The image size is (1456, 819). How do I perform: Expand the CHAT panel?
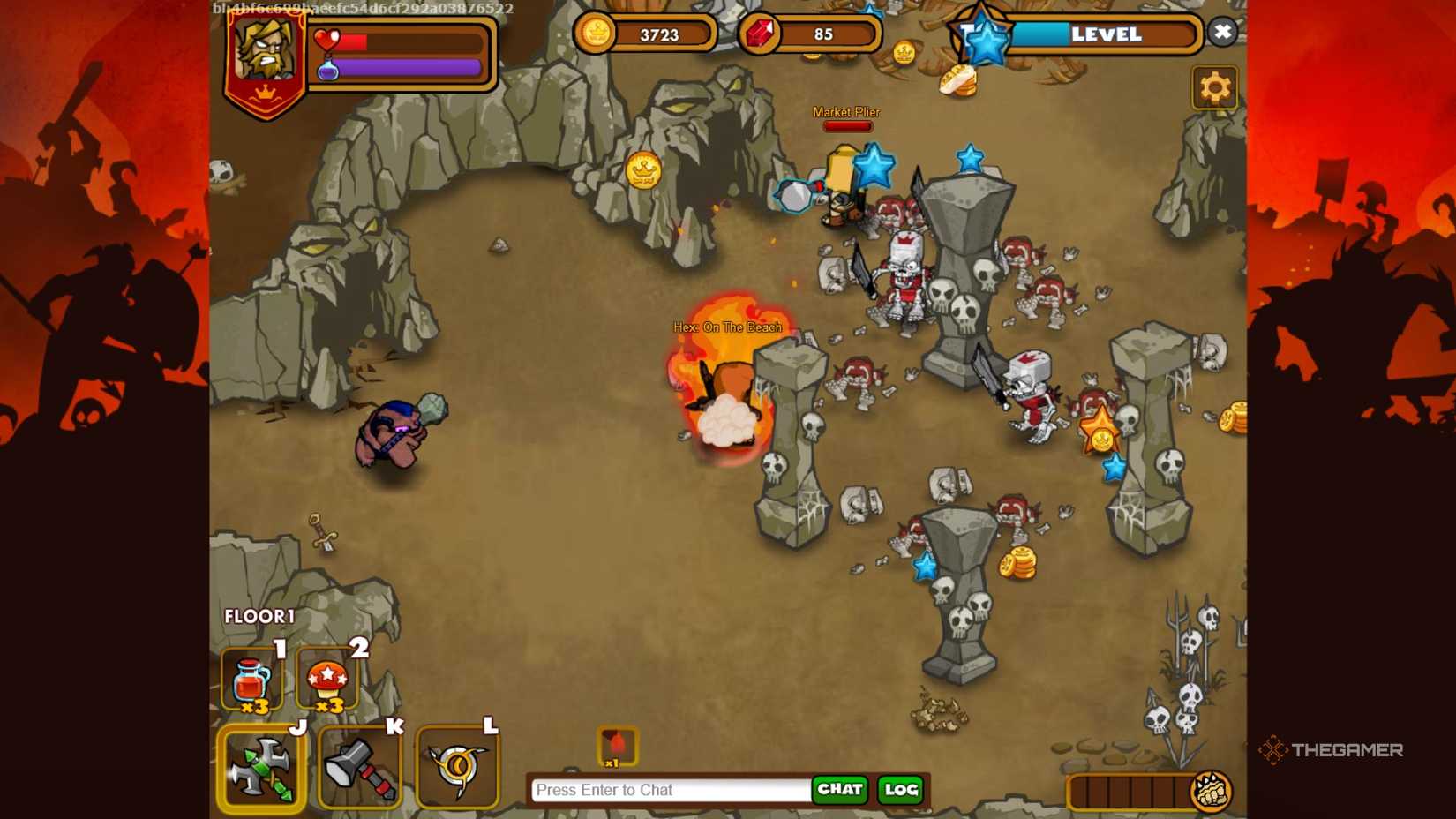point(839,791)
